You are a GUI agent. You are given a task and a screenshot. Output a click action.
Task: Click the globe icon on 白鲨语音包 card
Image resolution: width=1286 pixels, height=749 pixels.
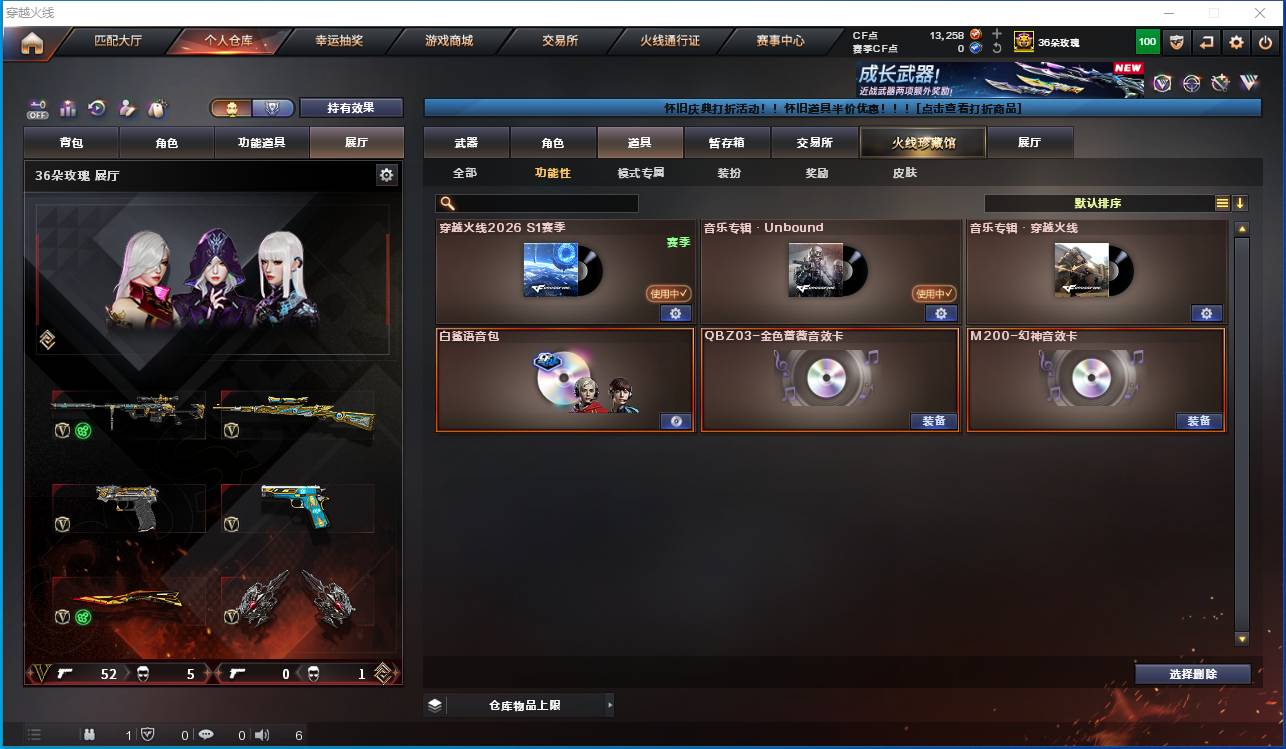(x=675, y=421)
